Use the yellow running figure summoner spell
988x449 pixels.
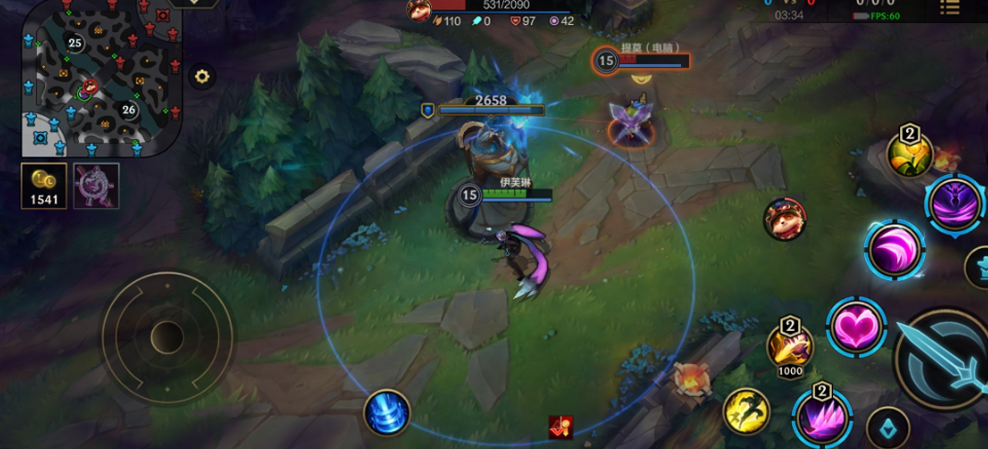coord(748,412)
